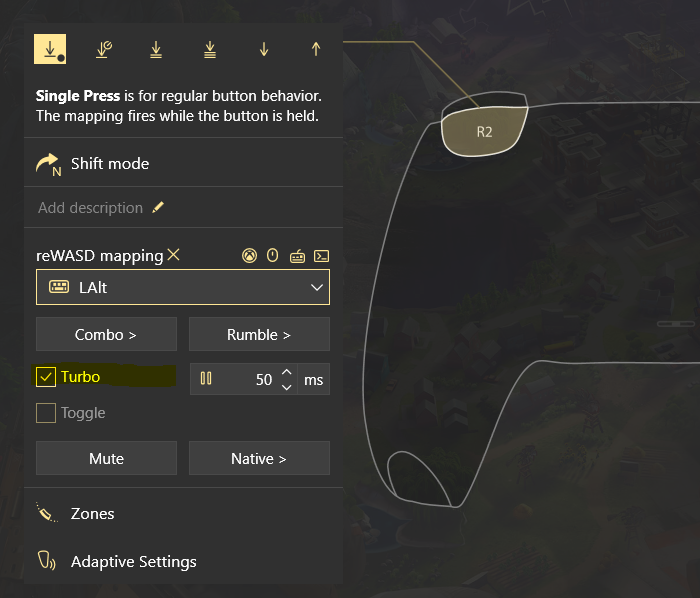Choose the double press activator icon
This screenshot has height=598, width=700.
click(156, 49)
